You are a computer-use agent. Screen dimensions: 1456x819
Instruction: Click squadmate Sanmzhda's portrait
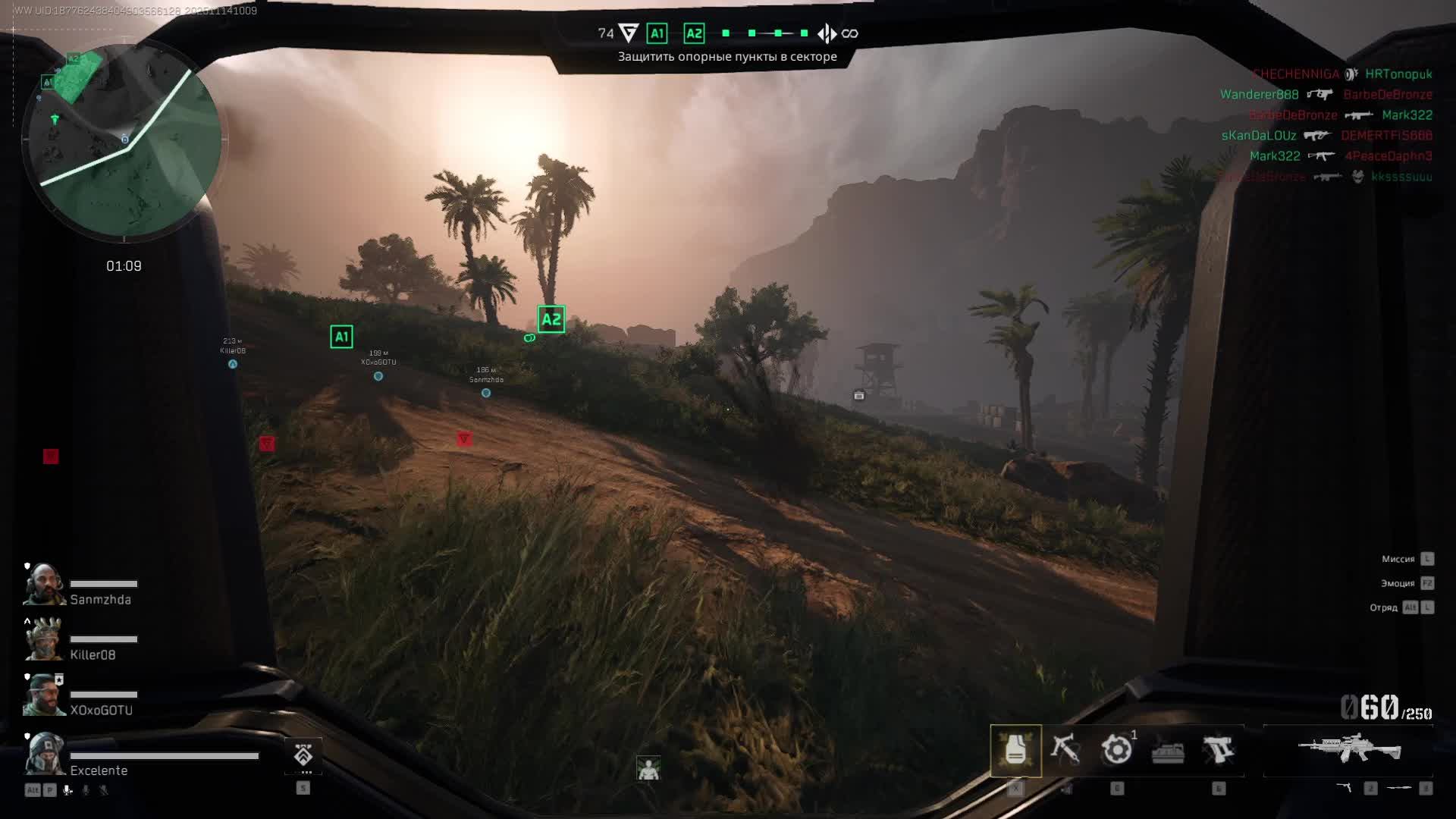click(44, 585)
